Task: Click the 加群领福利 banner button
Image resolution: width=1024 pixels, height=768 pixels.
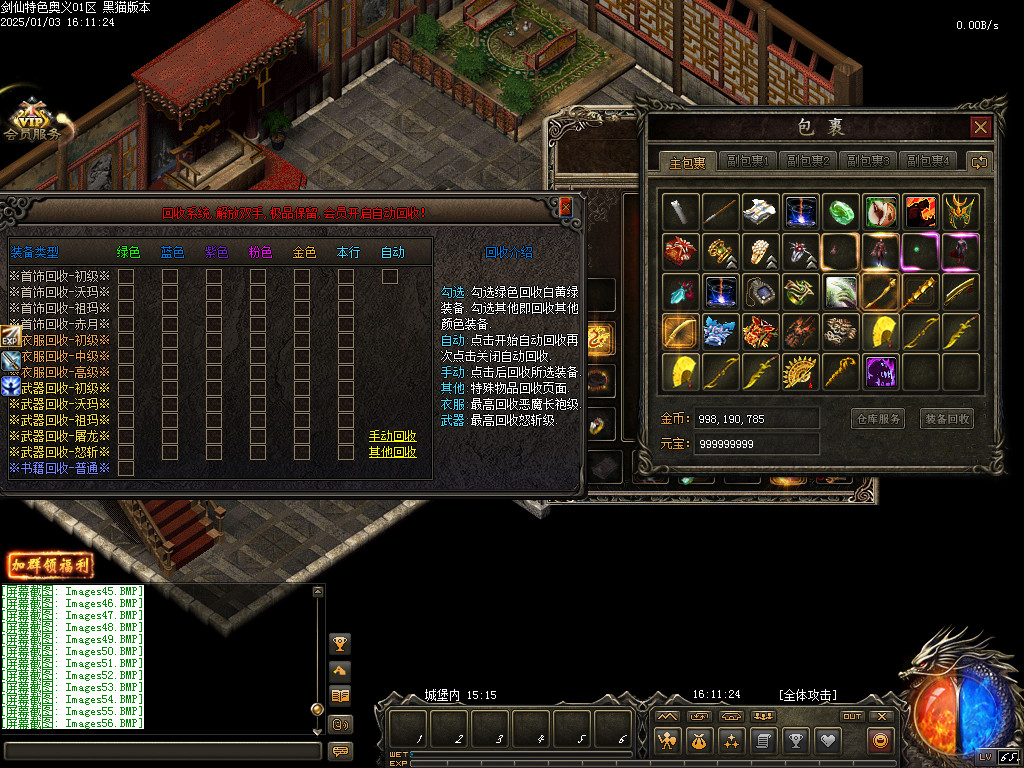Action: tap(50, 565)
